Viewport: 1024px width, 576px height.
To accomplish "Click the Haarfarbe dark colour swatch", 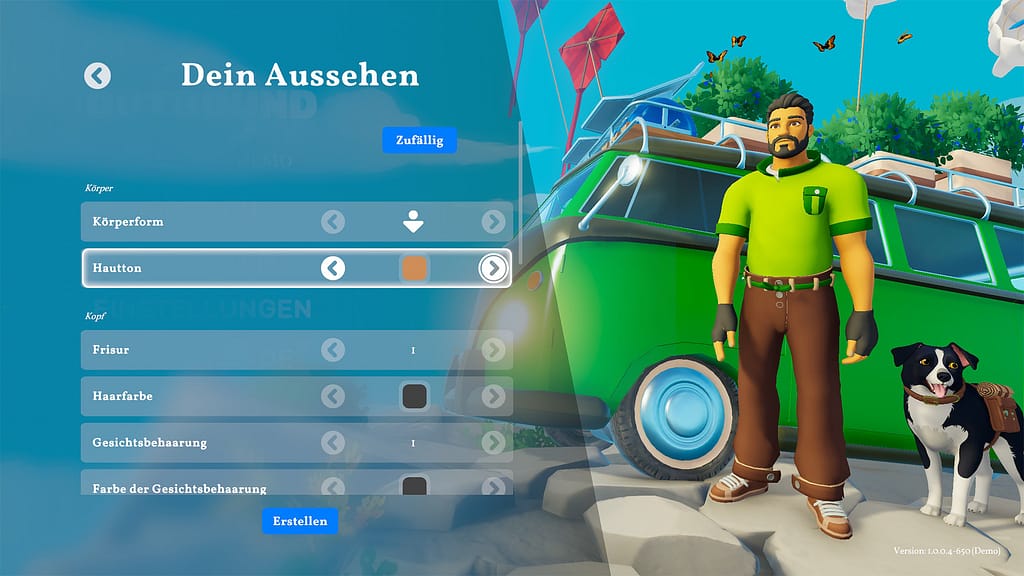I will click(x=414, y=397).
